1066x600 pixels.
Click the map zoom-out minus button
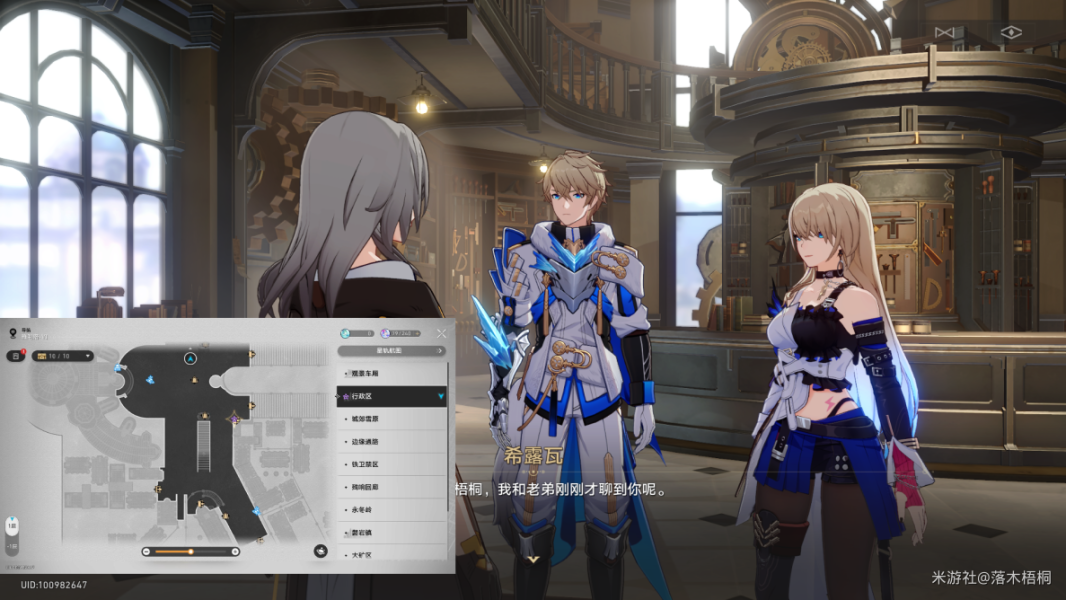point(146,551)
